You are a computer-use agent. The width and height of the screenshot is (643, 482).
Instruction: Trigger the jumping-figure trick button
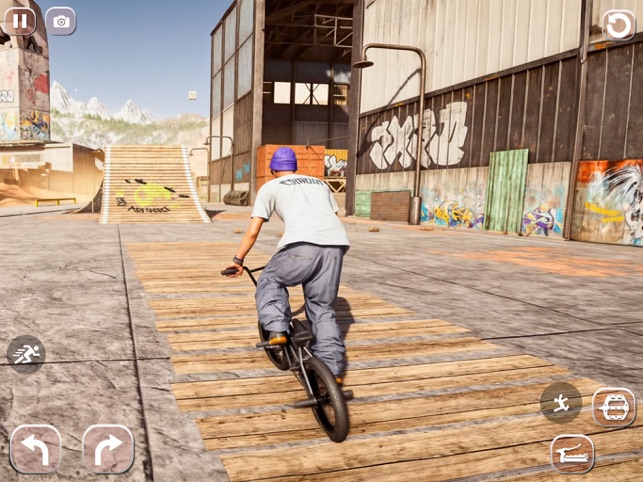[x=561, y=402]
